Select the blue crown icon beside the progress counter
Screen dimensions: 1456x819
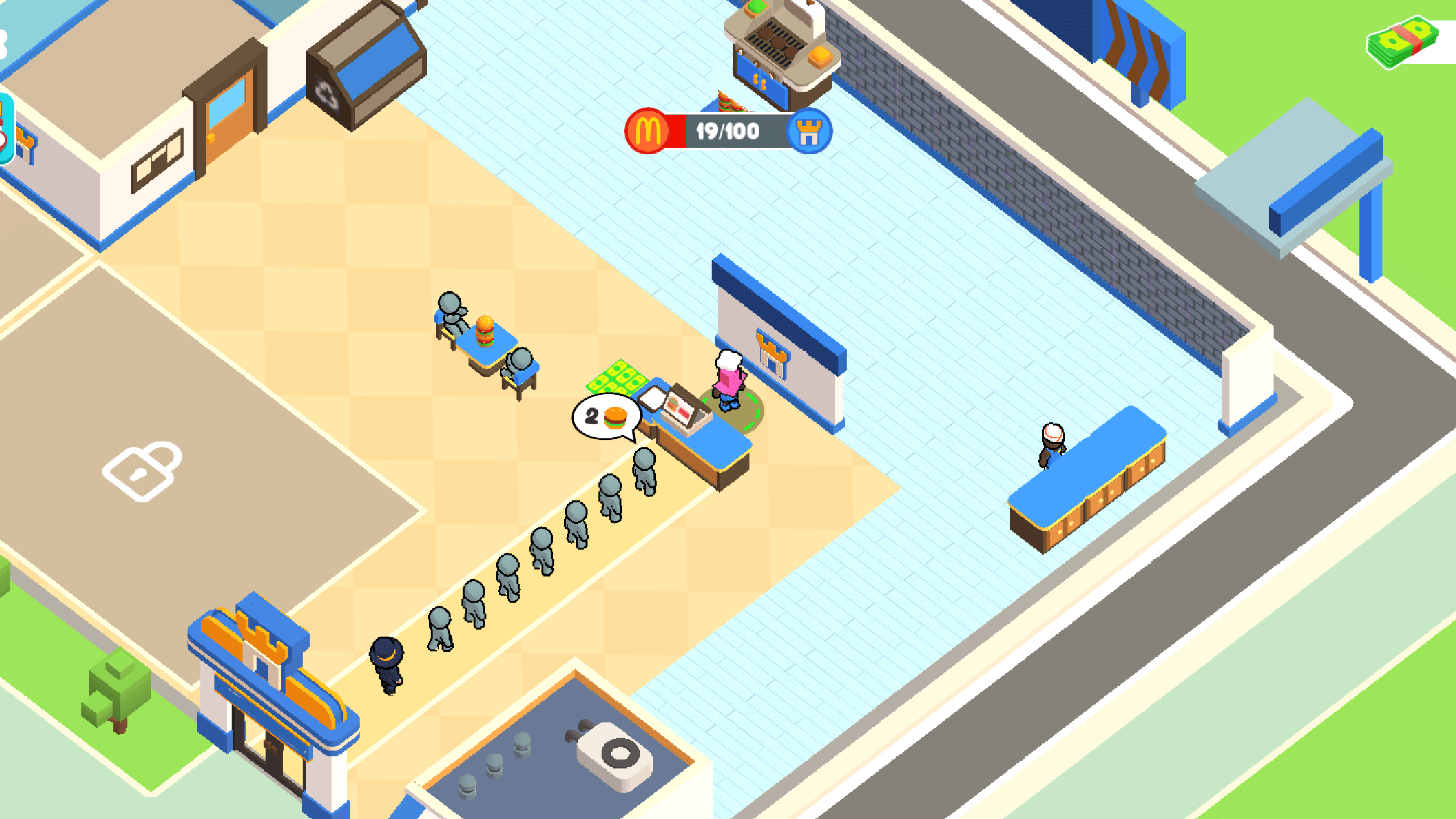tap(808, 132)
